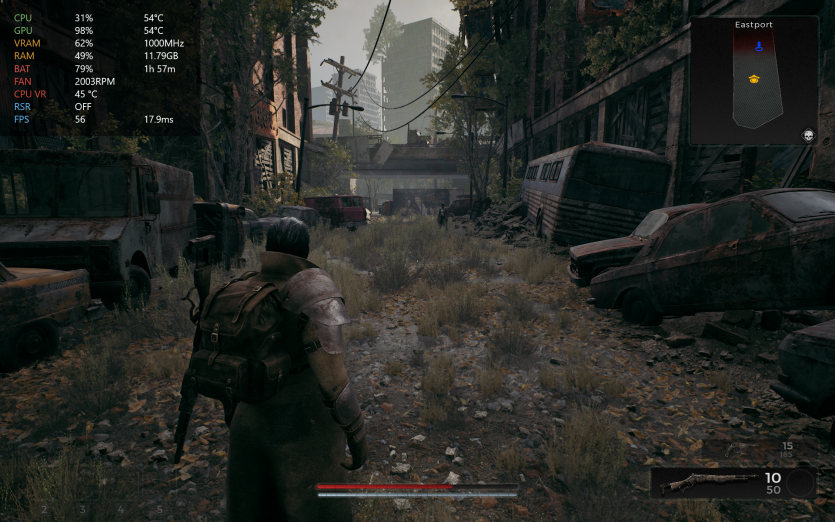Click the yellow player marker on minimap
835x522 pixels.
pos(754,78)
